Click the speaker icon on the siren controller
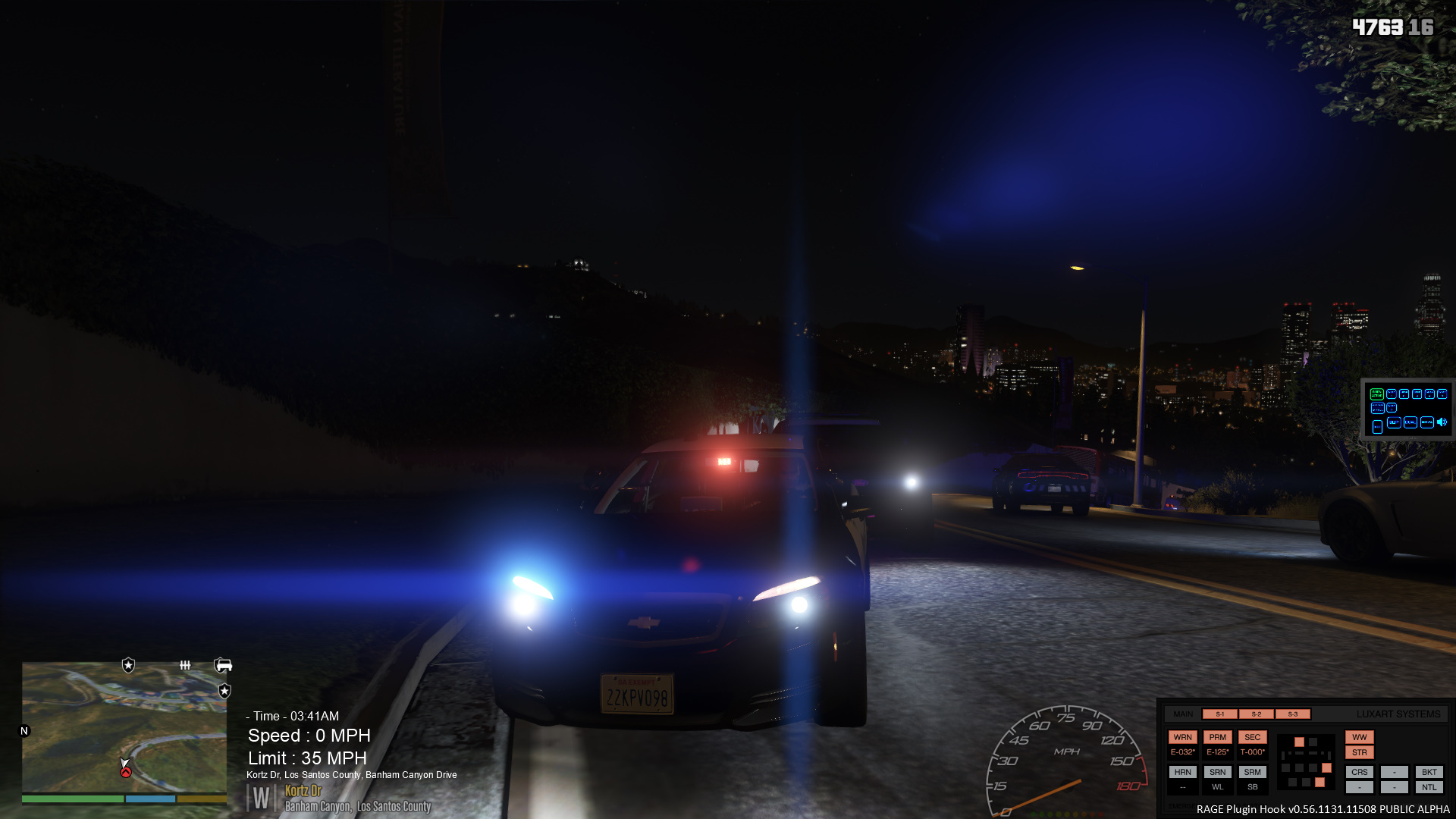Image resolution: width=1456 pixels, height=819 pixels. tap(1442, 422)
